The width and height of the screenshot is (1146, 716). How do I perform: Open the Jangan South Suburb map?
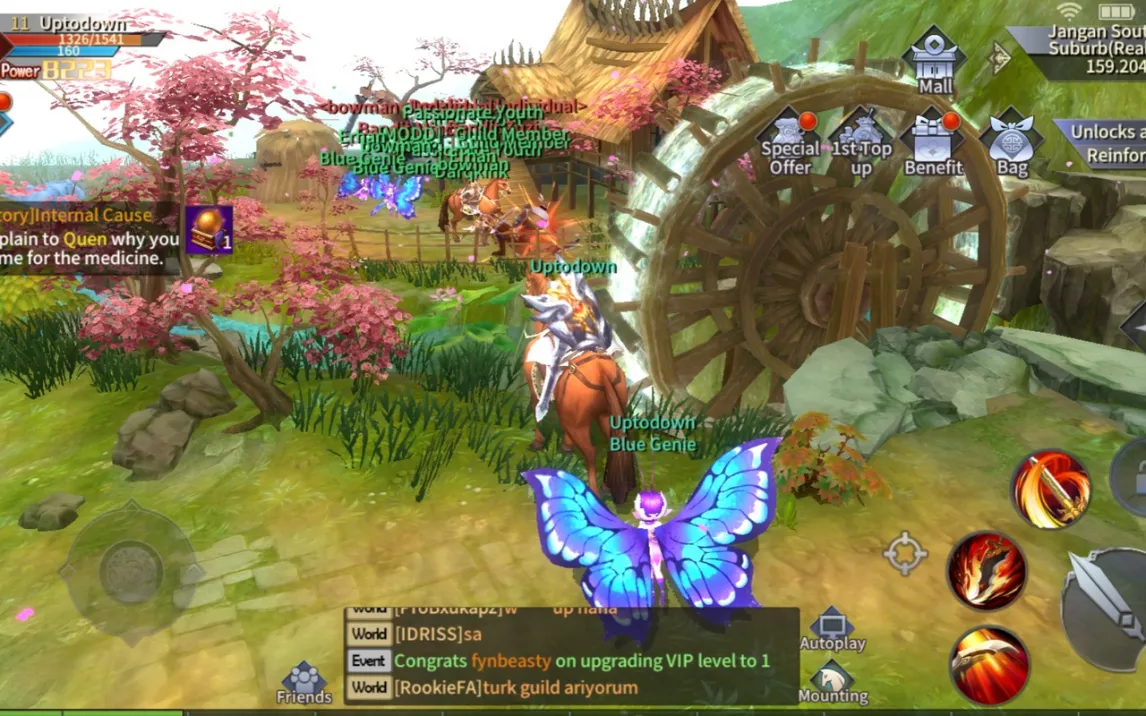pyautogui.click(x=1090, y=50)
